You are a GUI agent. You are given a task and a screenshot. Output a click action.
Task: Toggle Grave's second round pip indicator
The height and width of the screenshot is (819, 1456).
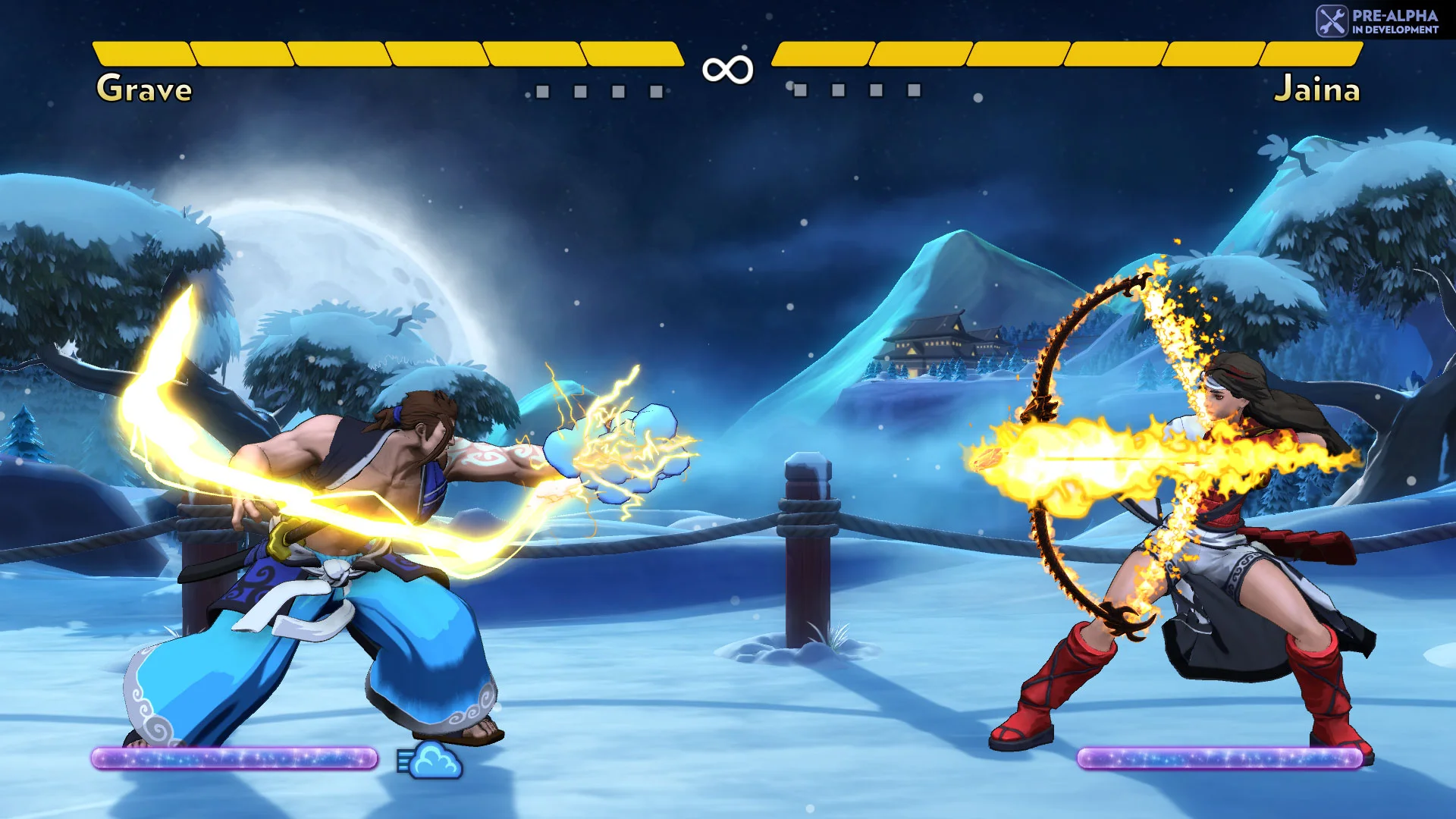(579, 89)
